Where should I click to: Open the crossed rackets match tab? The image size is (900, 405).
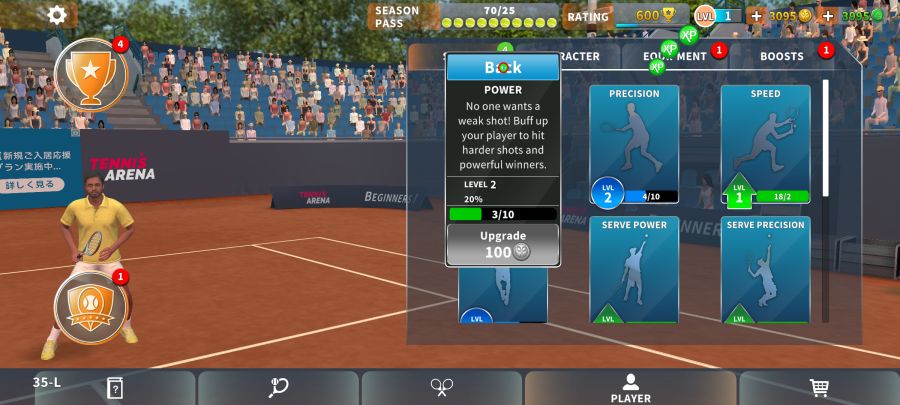point(442,388)
